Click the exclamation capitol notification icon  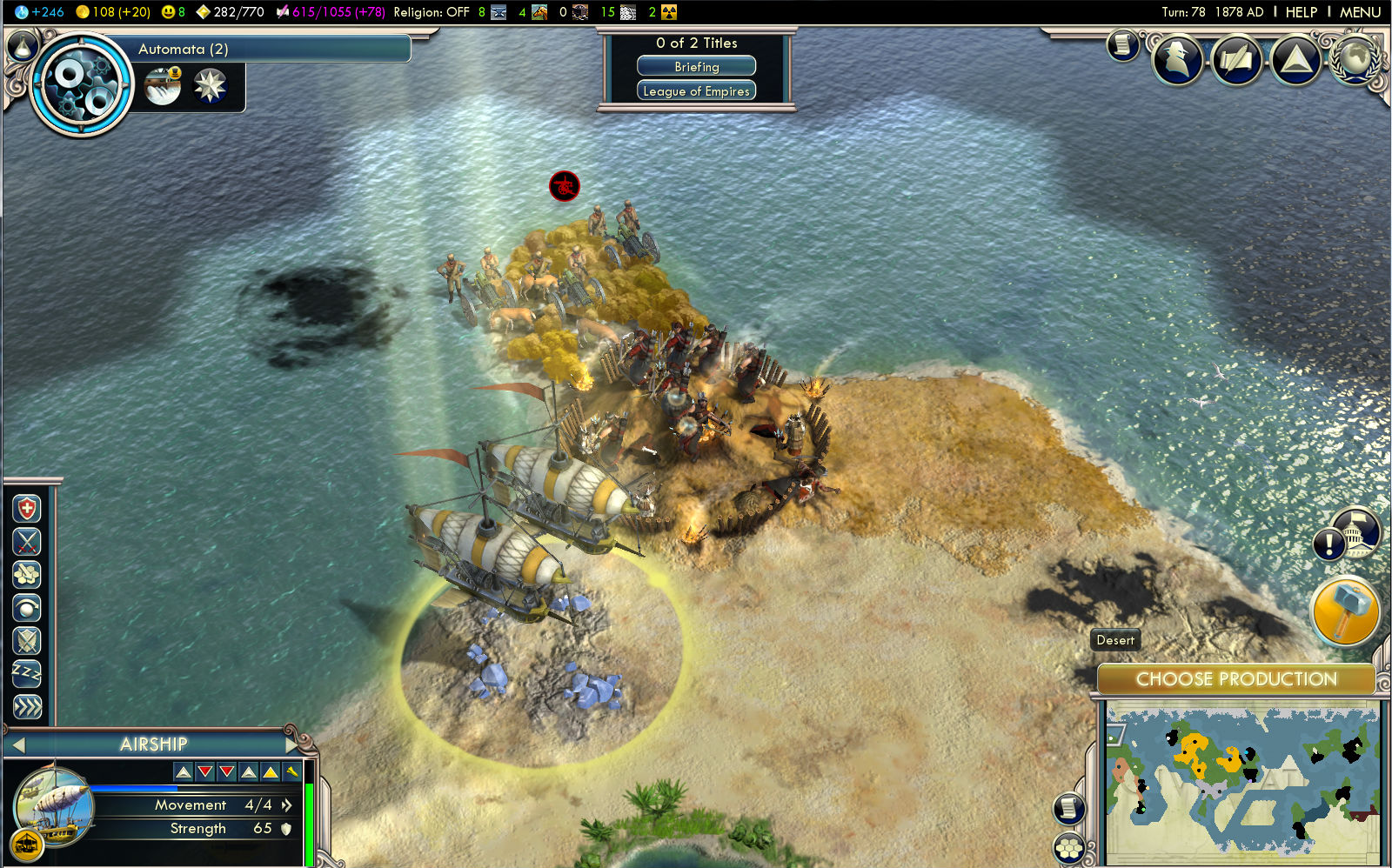pos(1328,545)
